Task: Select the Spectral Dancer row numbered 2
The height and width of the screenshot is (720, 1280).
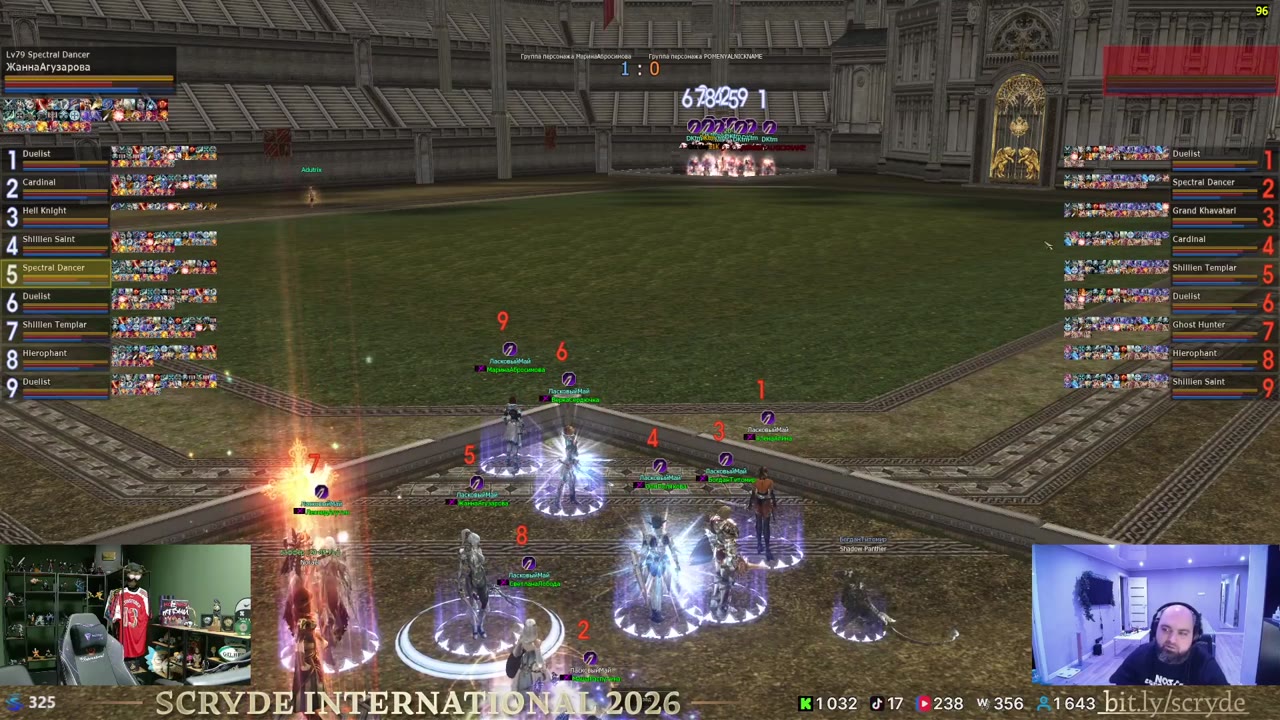Action: 1214,184
